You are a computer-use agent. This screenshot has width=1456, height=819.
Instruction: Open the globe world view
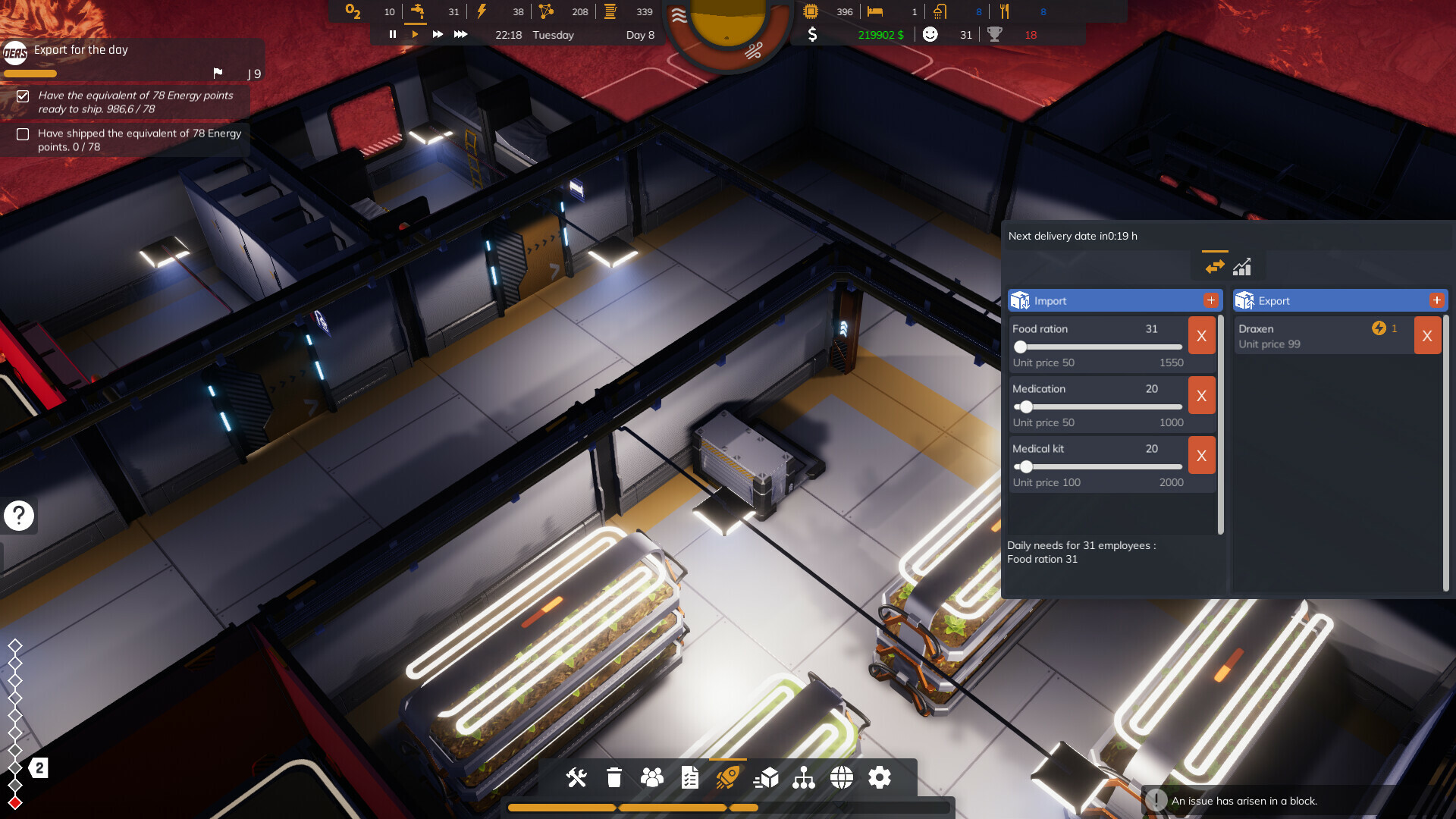(x=842, y=777)
